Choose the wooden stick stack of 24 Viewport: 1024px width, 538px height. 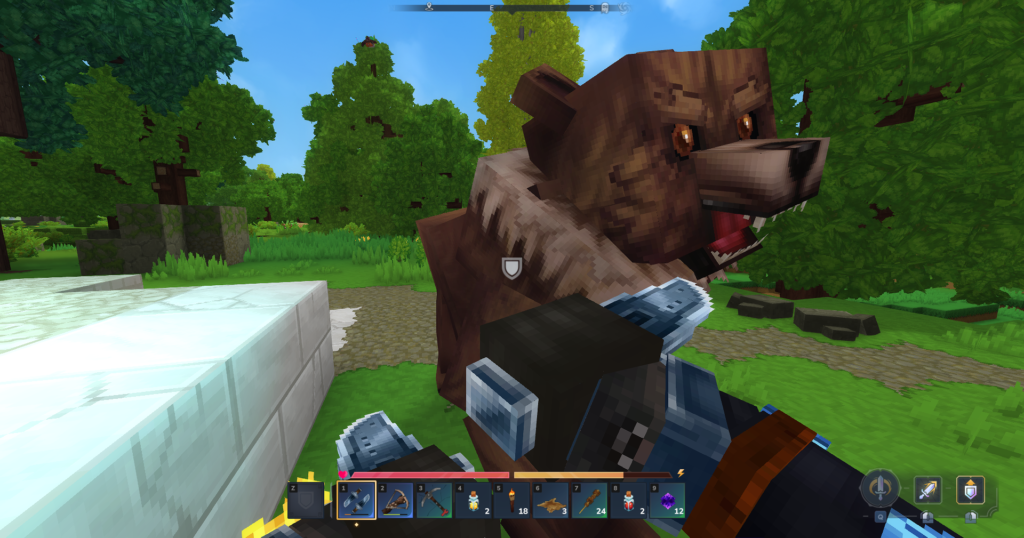coord(589,500)
